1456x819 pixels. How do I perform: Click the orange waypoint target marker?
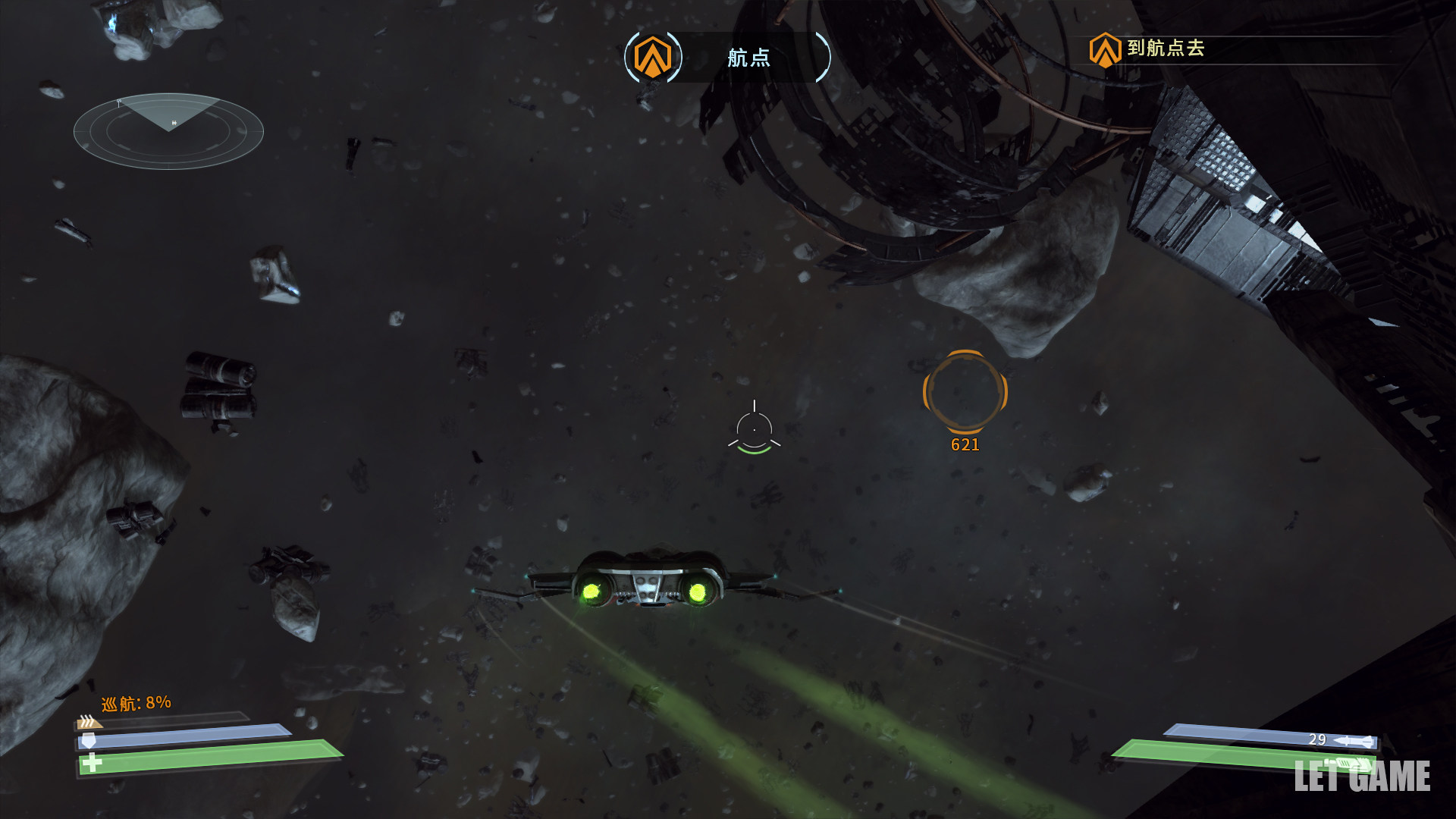click(965, 391)
